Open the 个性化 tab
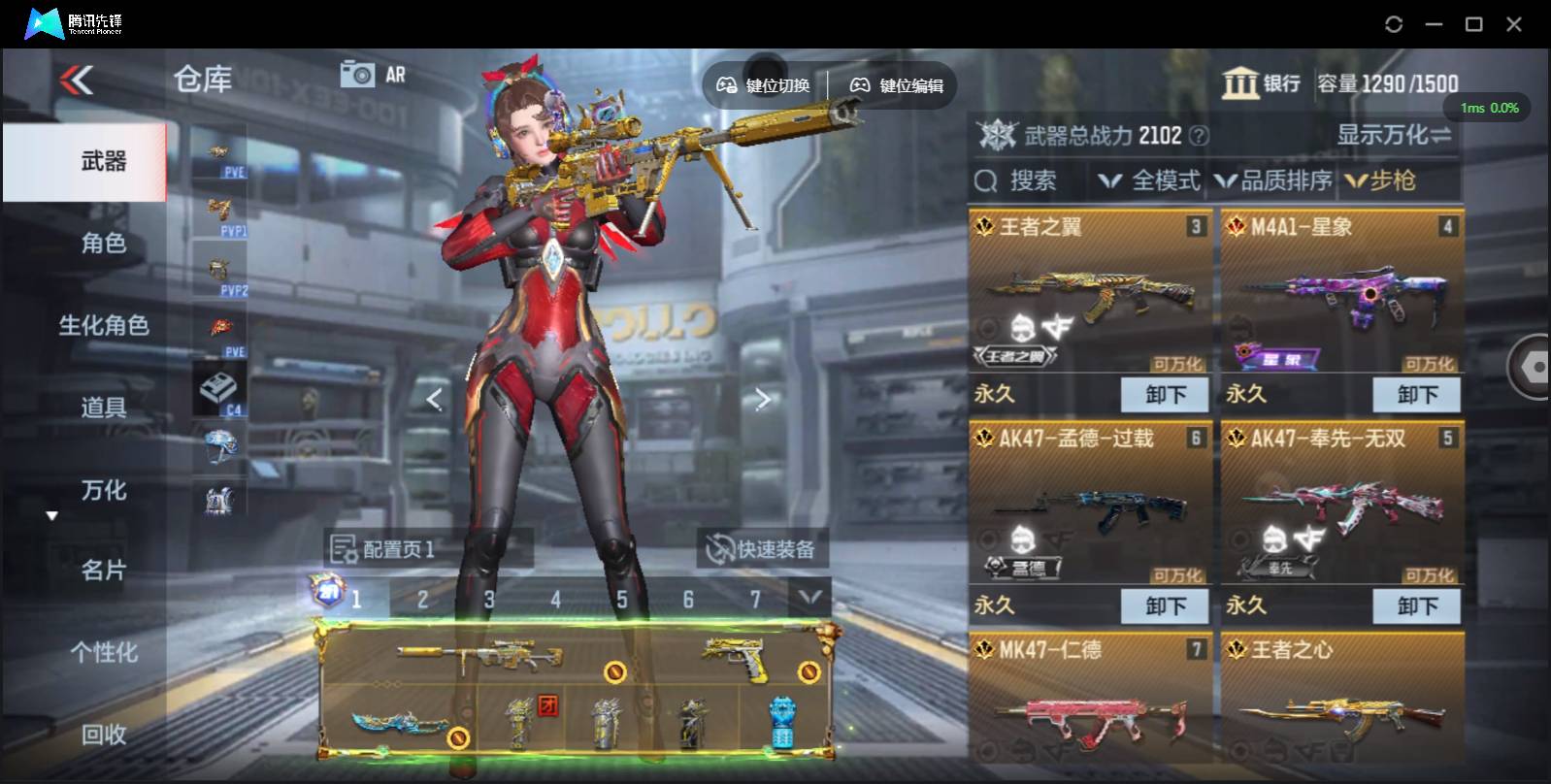Viewport: 1551px width, 784px height. coord(104,653)
